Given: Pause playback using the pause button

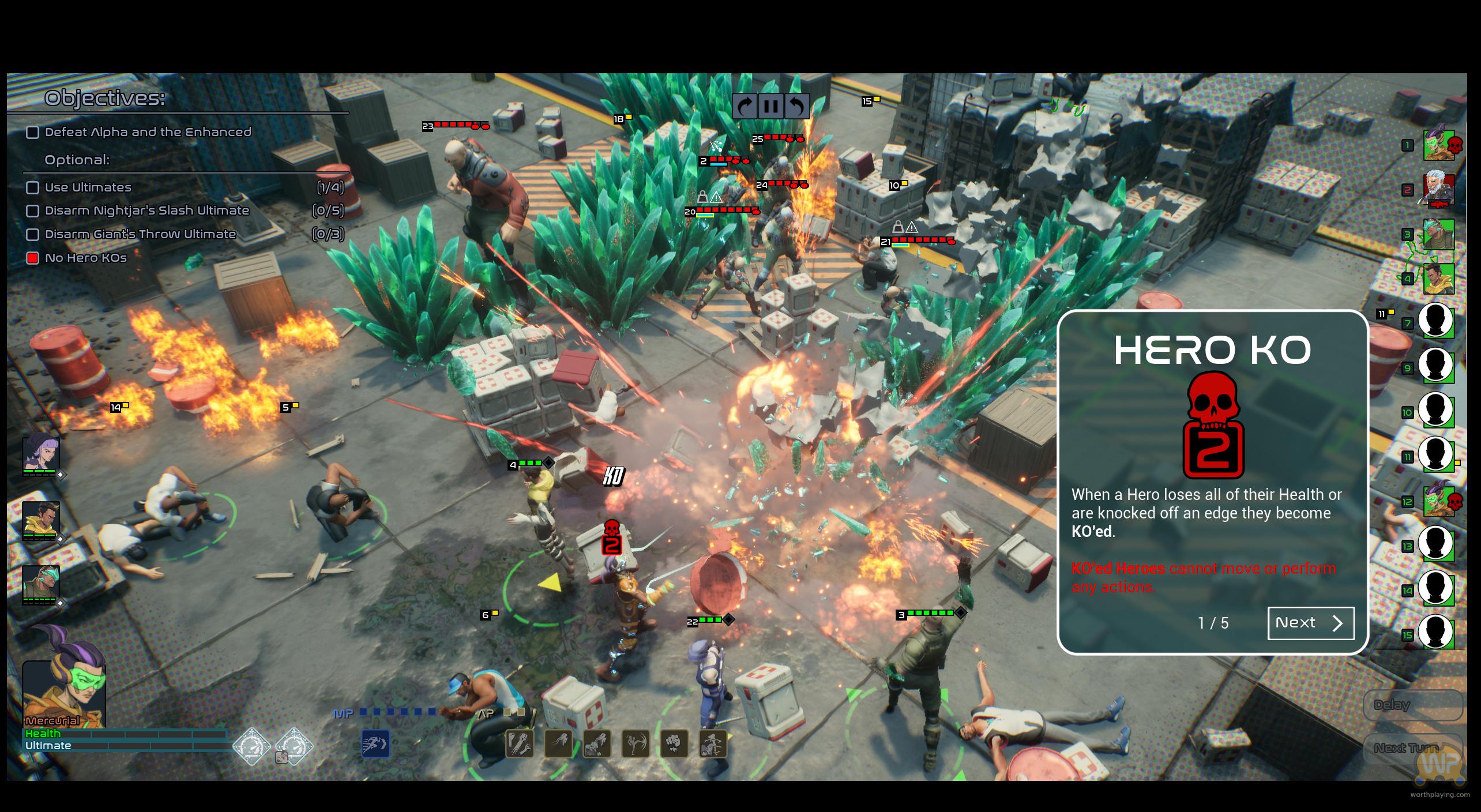Looking at the screenshot, I should click(771, 106).
